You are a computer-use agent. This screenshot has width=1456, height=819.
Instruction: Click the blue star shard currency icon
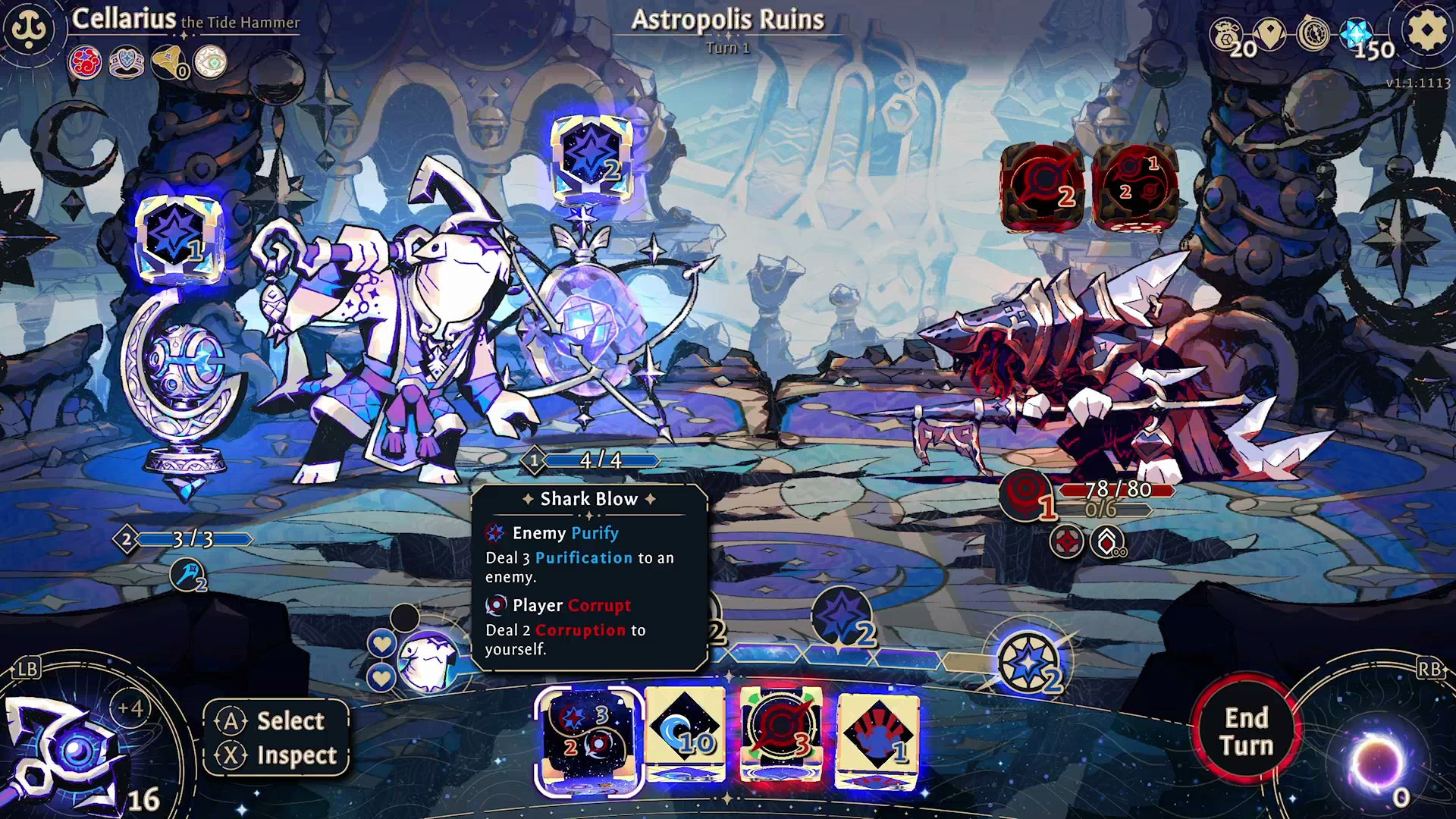[1356, 35]
